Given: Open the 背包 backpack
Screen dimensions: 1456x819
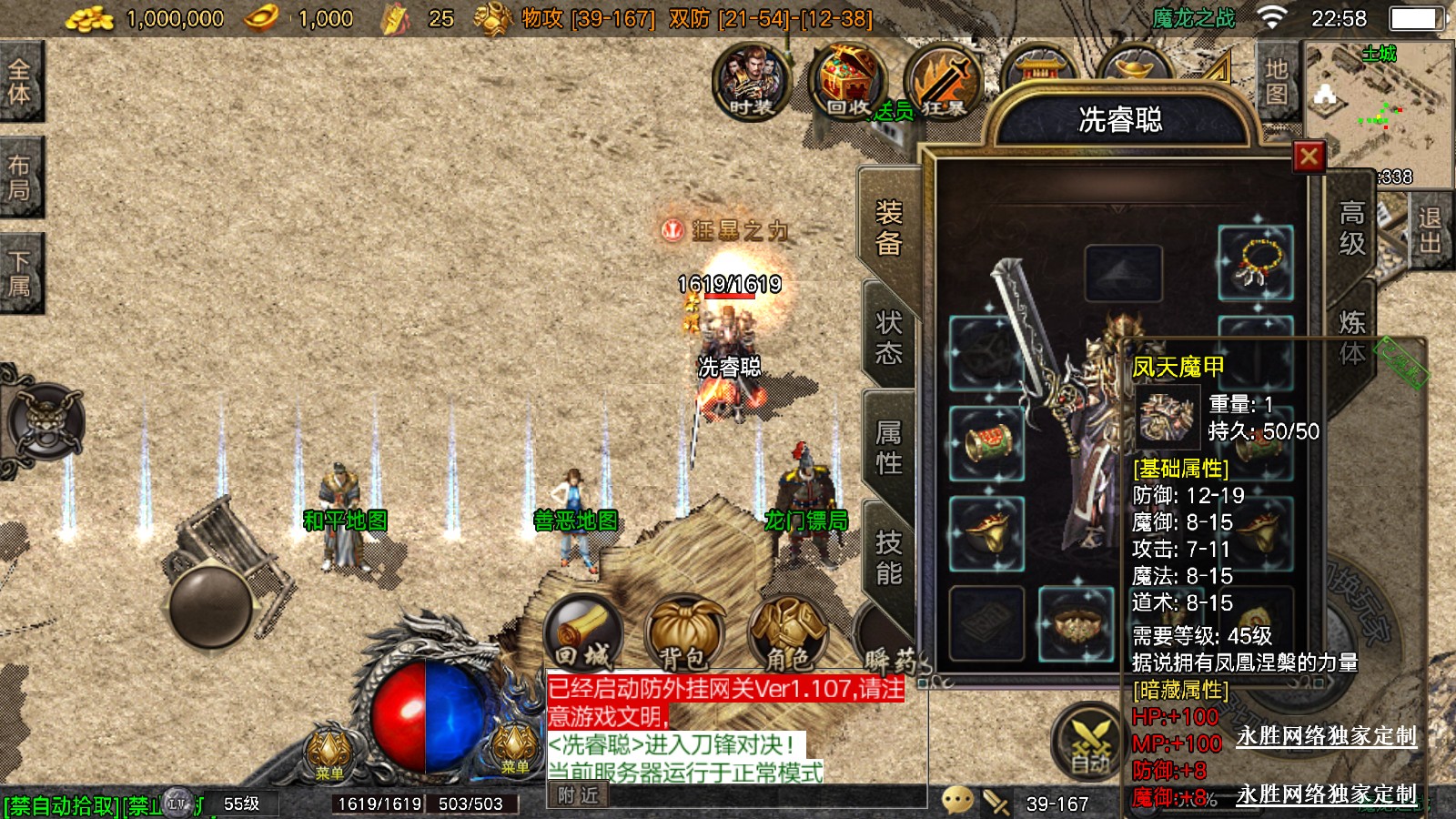Looking at the screenshot, I should tap(684, 634).
